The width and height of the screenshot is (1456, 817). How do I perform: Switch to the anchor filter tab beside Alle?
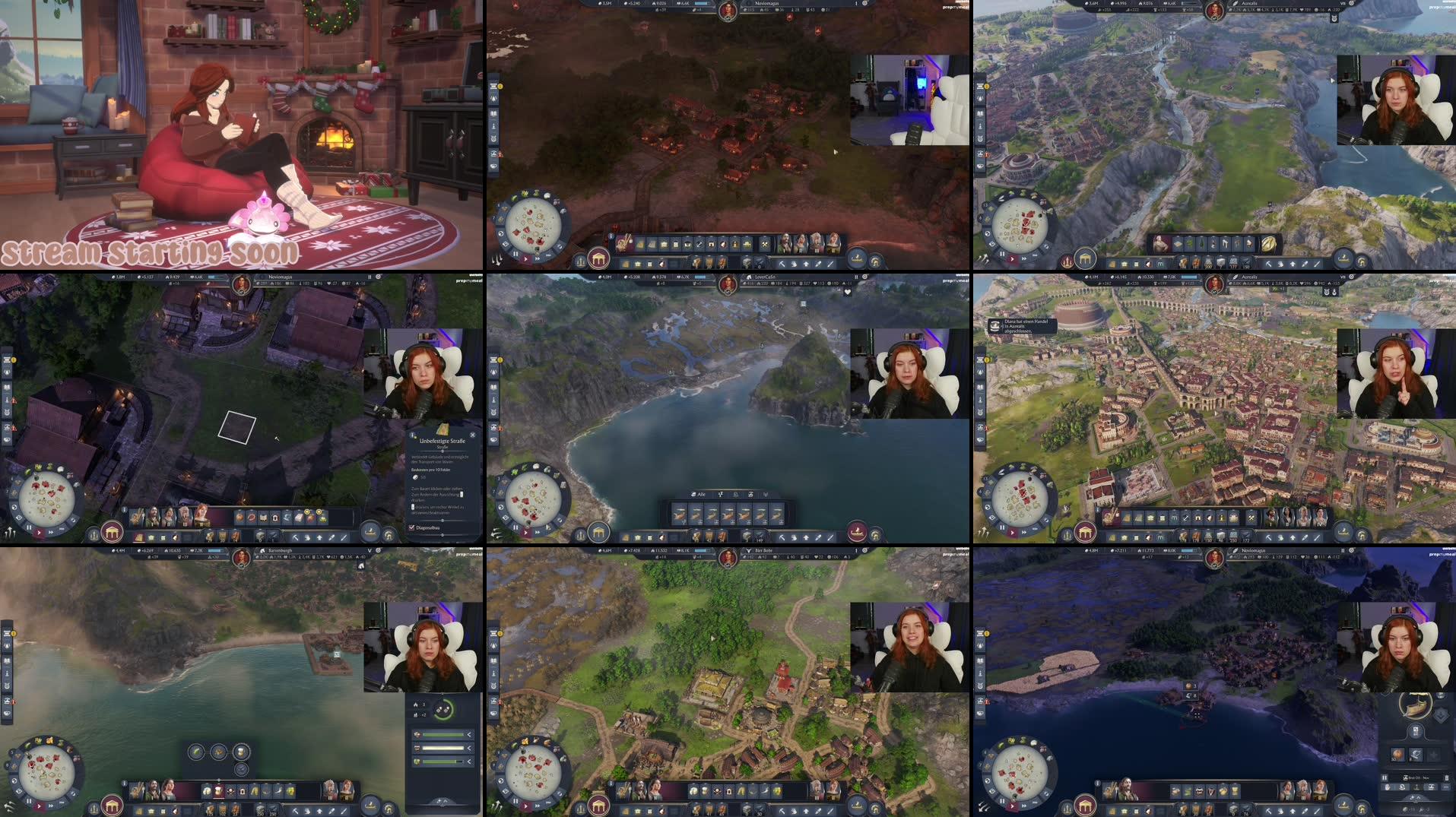pos(721,495)
